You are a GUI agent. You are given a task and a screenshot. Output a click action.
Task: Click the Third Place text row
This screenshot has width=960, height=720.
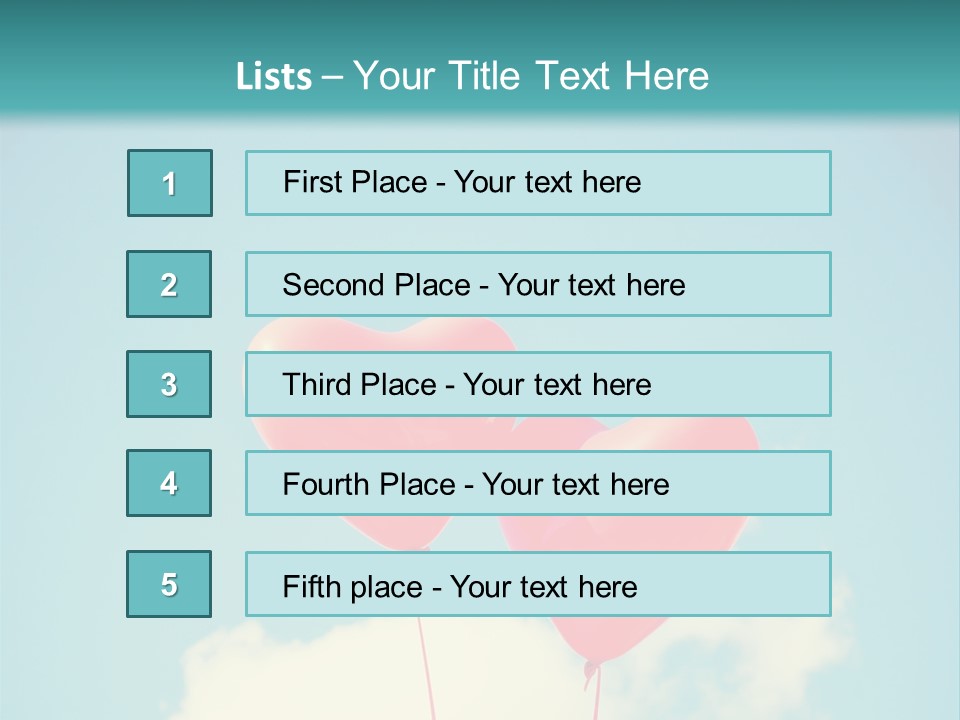coord(538,384)
